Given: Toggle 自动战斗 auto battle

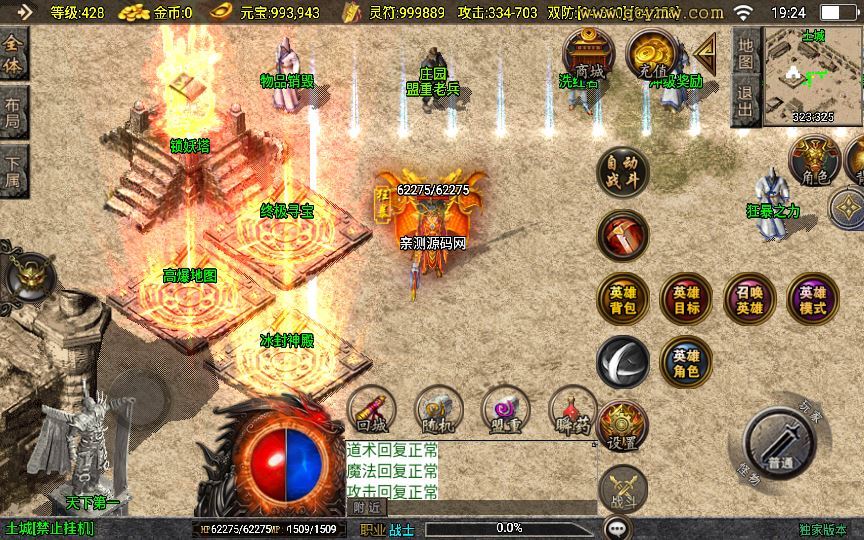Looking at the screenshot, I should click(623, 172).
